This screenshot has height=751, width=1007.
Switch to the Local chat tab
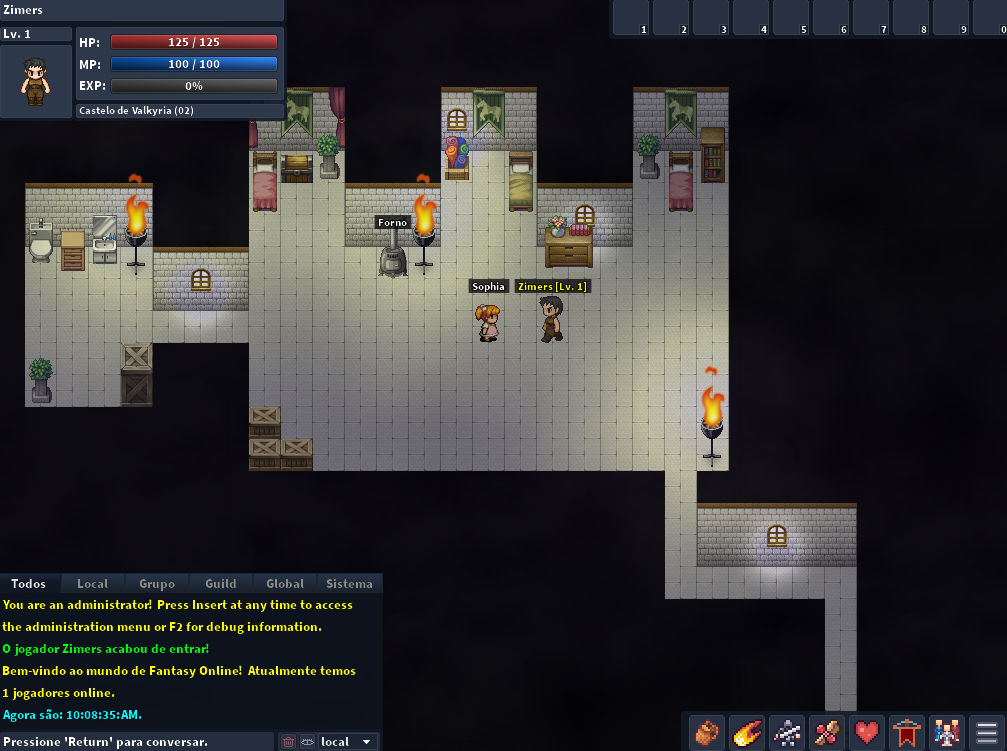[x=93, y=584]
